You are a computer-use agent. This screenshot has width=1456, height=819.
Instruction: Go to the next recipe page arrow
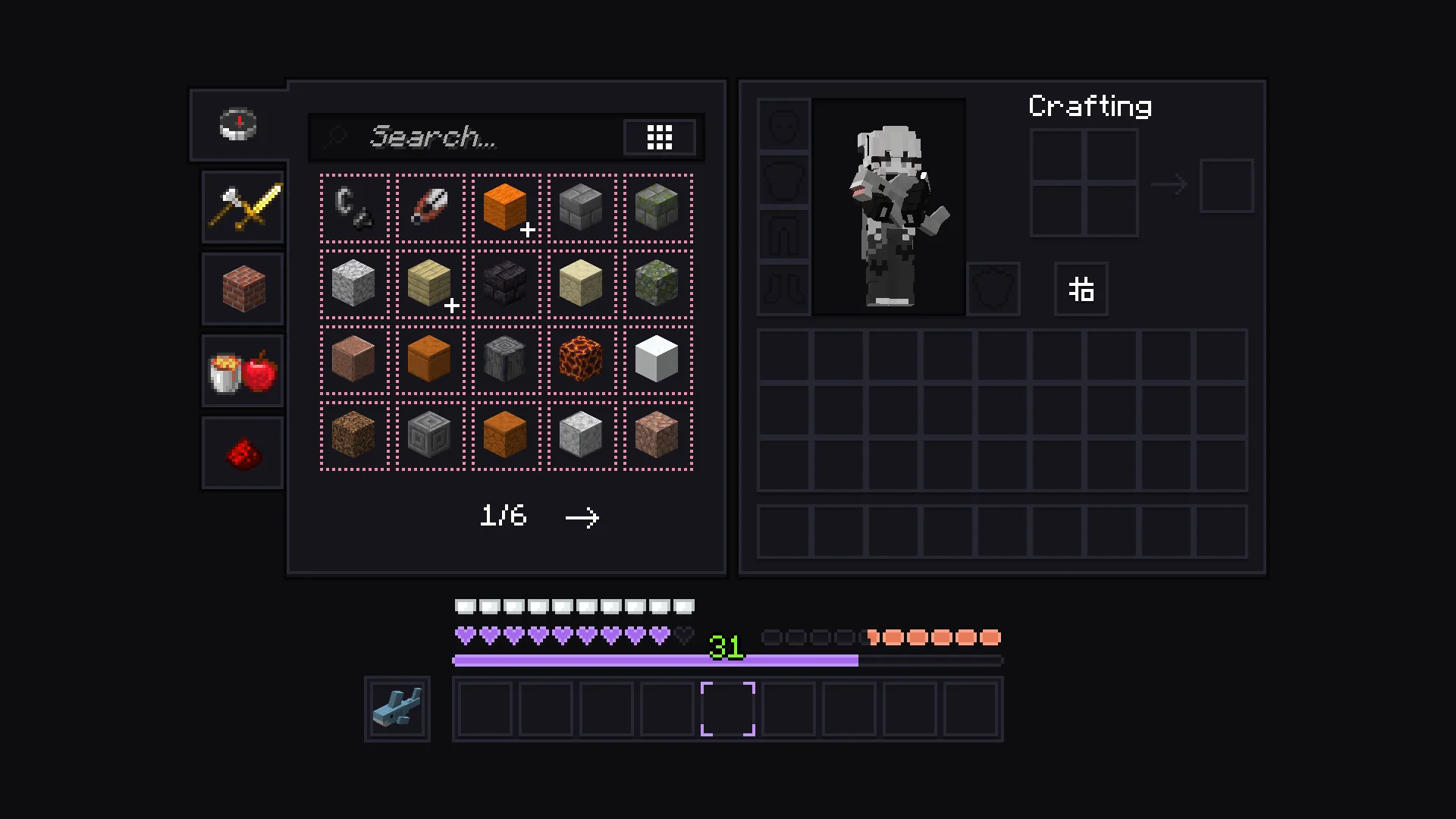pos(582,518)
